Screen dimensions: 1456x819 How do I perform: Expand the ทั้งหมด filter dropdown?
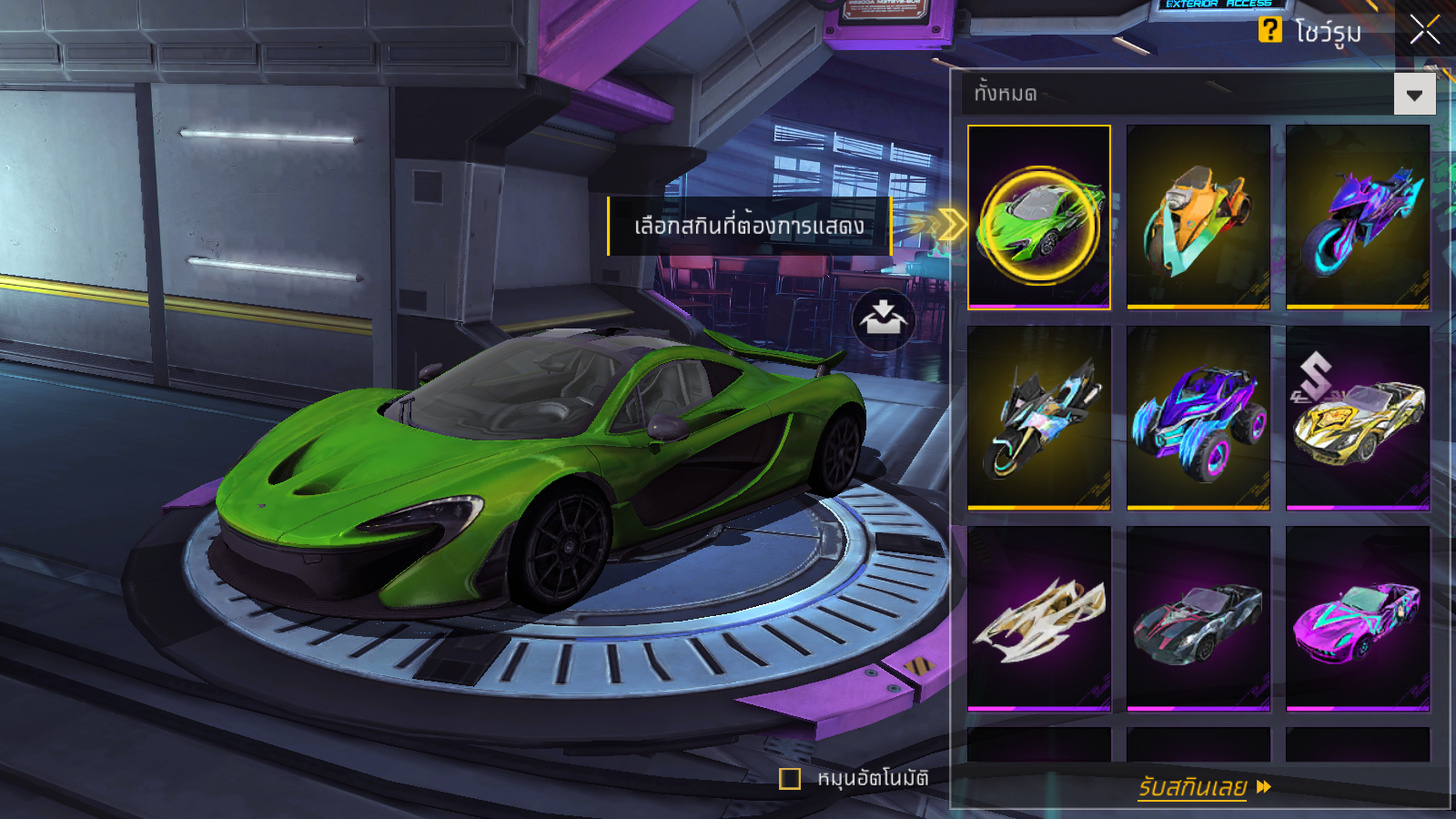click(x=1414, y=95)
